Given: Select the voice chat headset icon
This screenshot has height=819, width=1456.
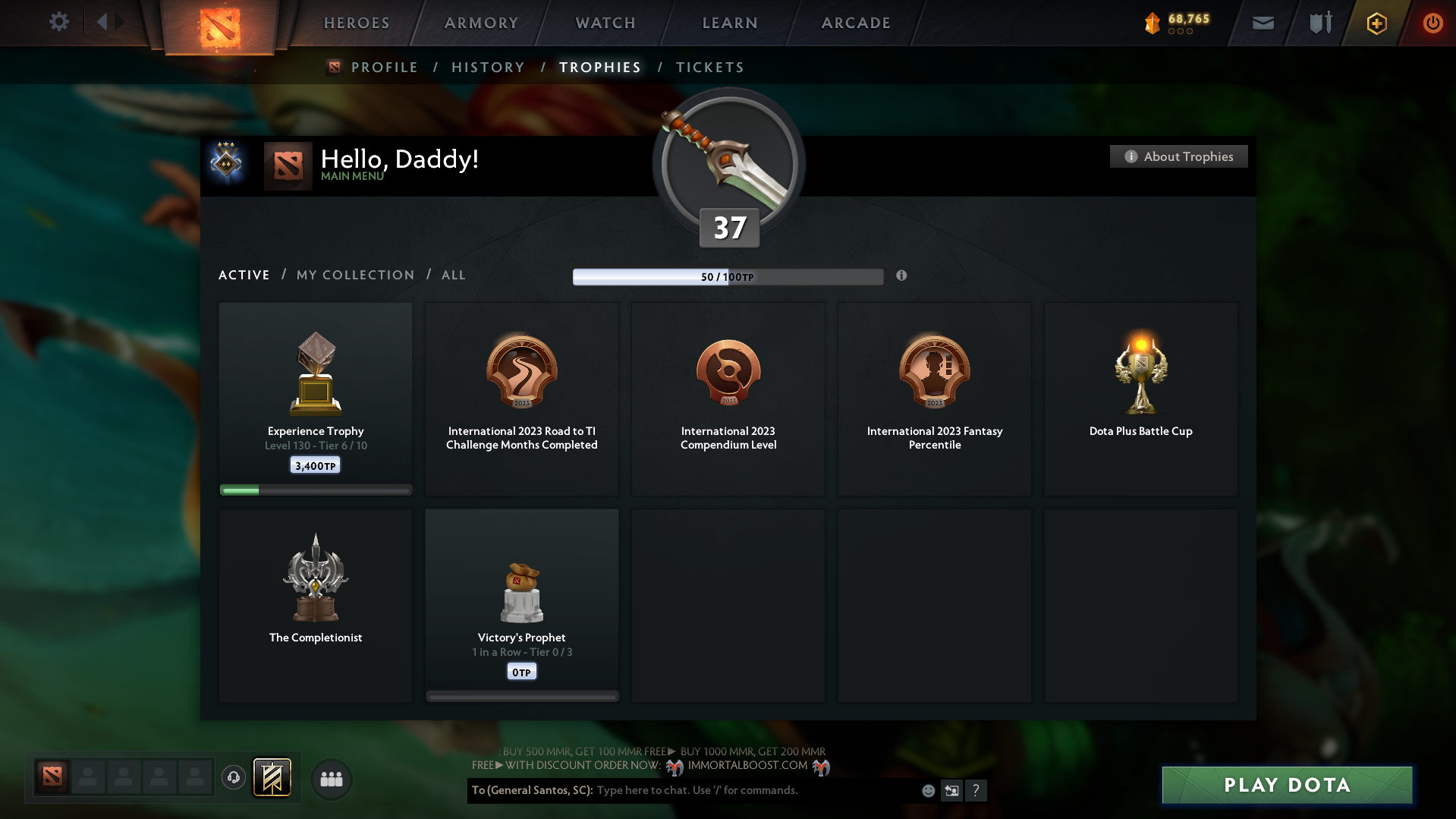Looking at the screenshot, I should click(x=234, y=778).
